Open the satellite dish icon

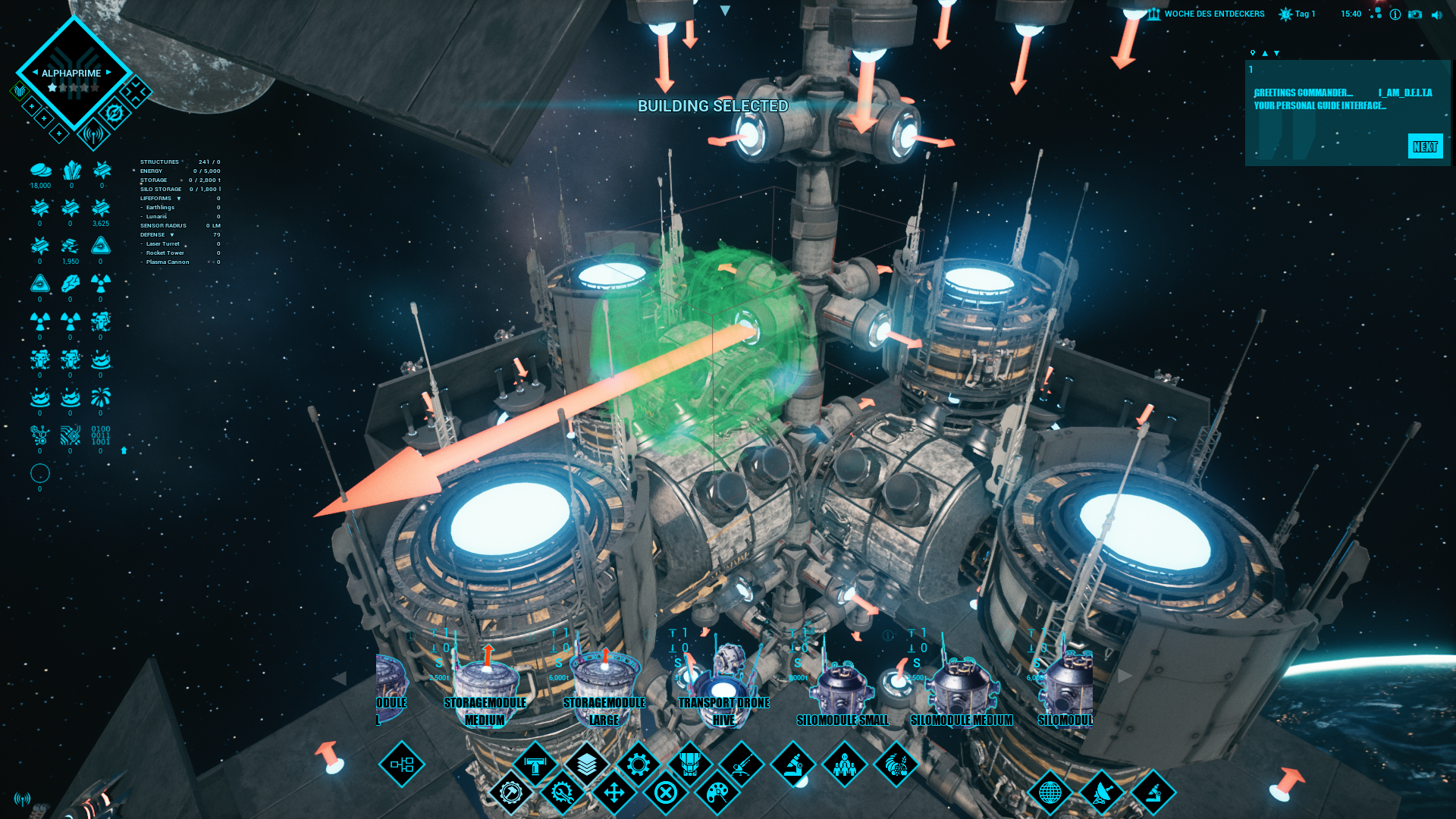(1101, 793)
